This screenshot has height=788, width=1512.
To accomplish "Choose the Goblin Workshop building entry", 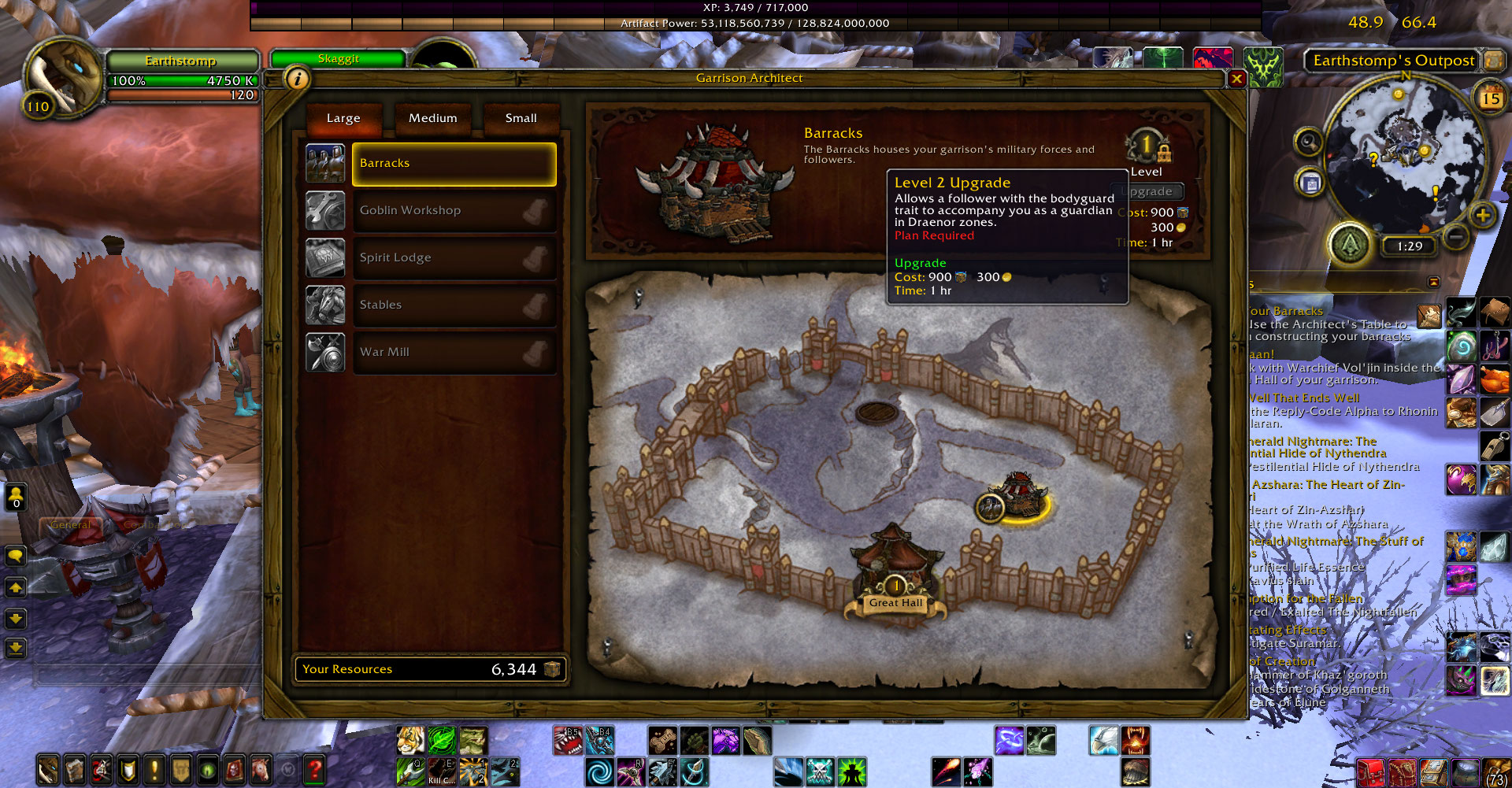I will pyautogui.click(x=454, y=211).
